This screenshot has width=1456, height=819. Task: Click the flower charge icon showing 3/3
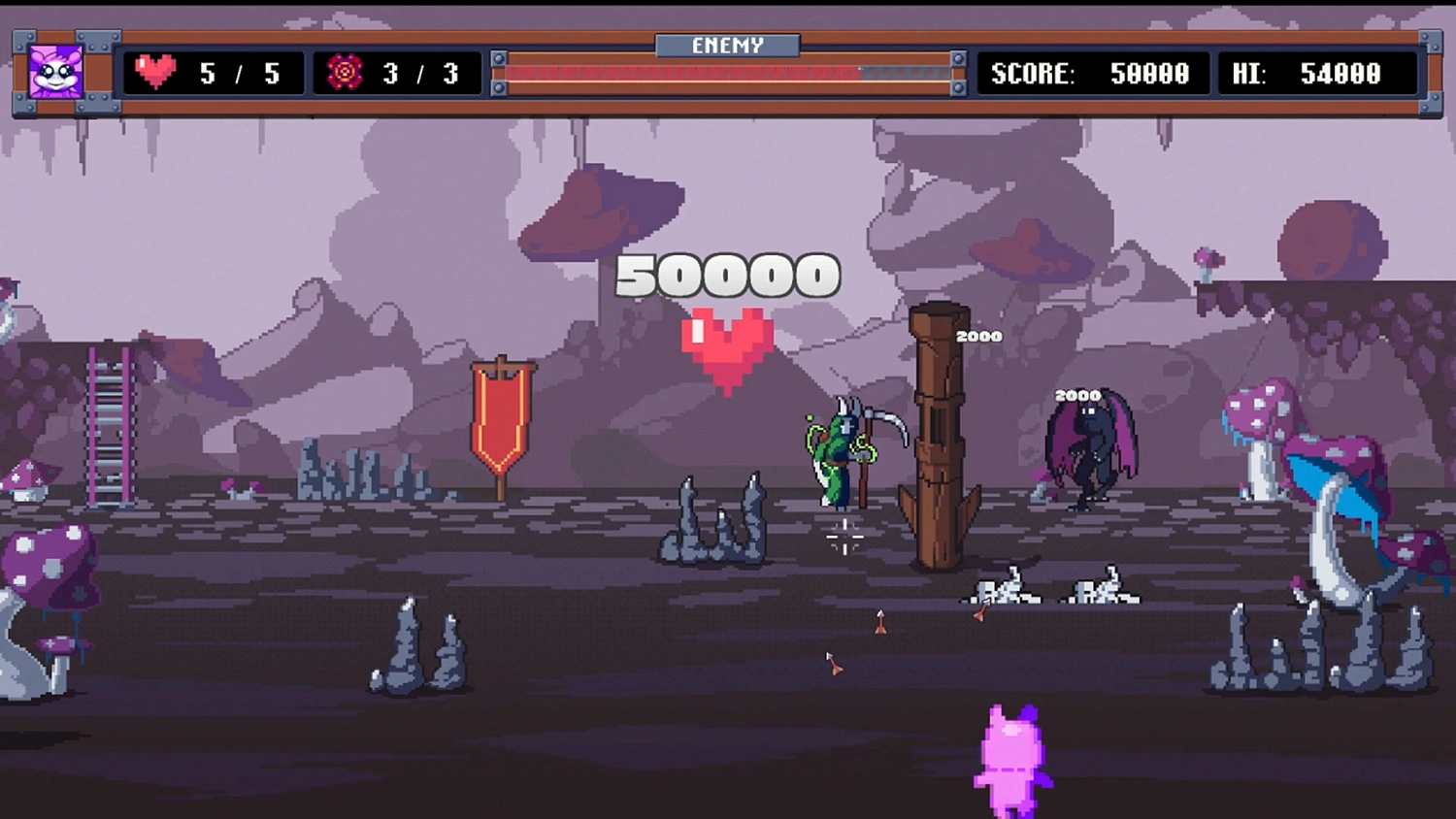coord(345,72)
